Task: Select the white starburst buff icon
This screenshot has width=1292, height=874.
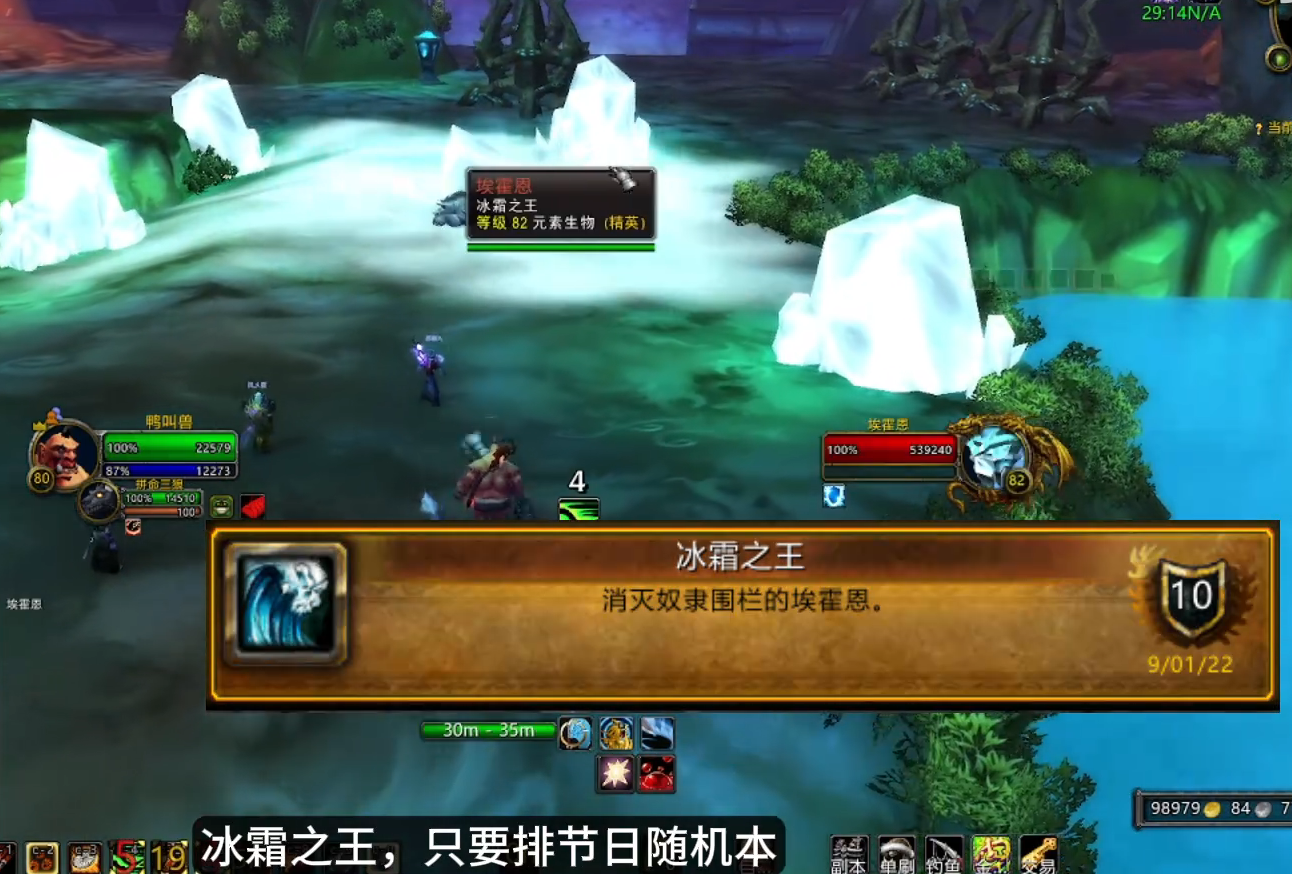Action: coord(616,775)
